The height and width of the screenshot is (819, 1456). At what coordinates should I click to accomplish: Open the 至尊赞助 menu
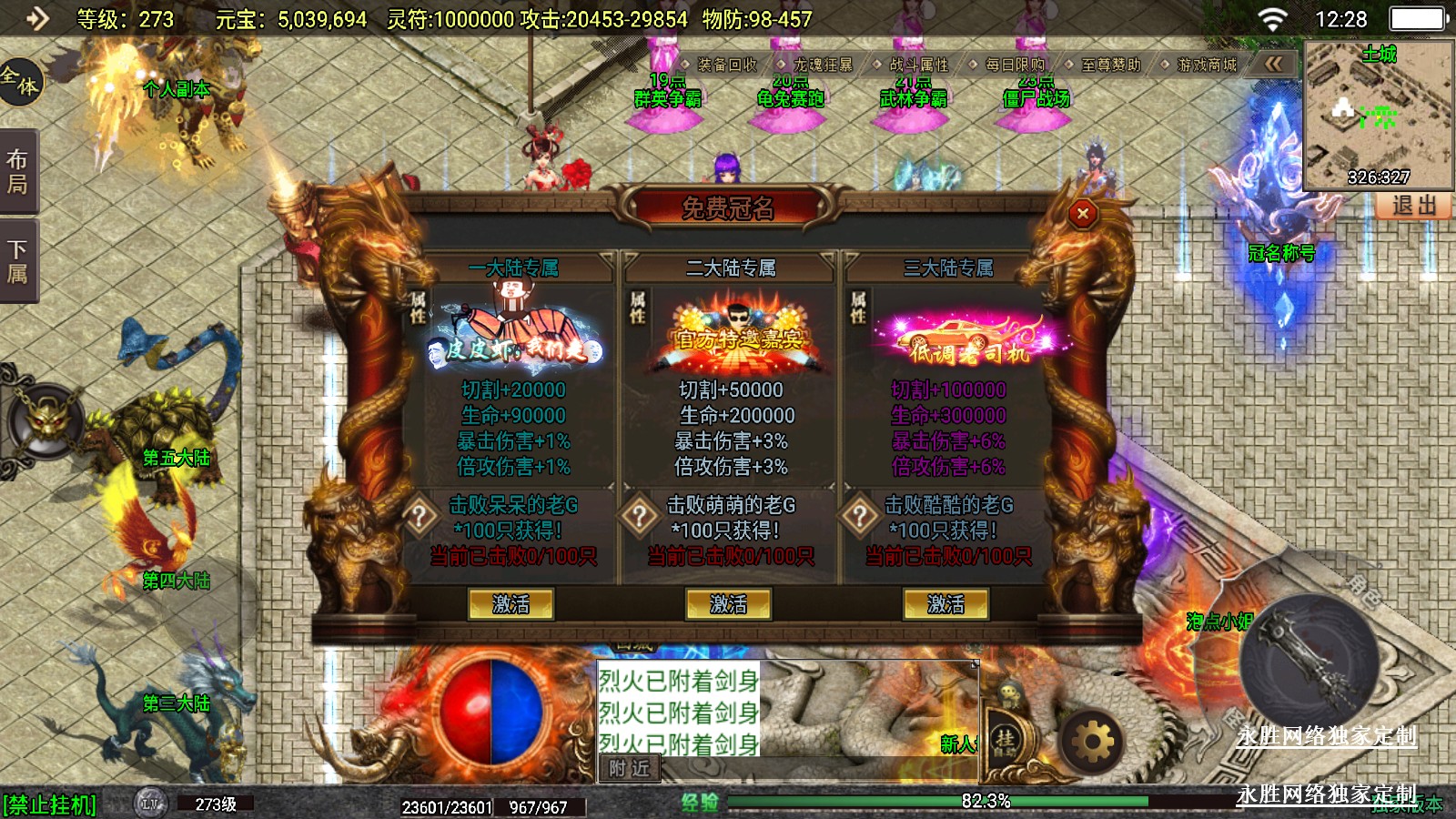pyautogui.click(x=1109, y=65)
